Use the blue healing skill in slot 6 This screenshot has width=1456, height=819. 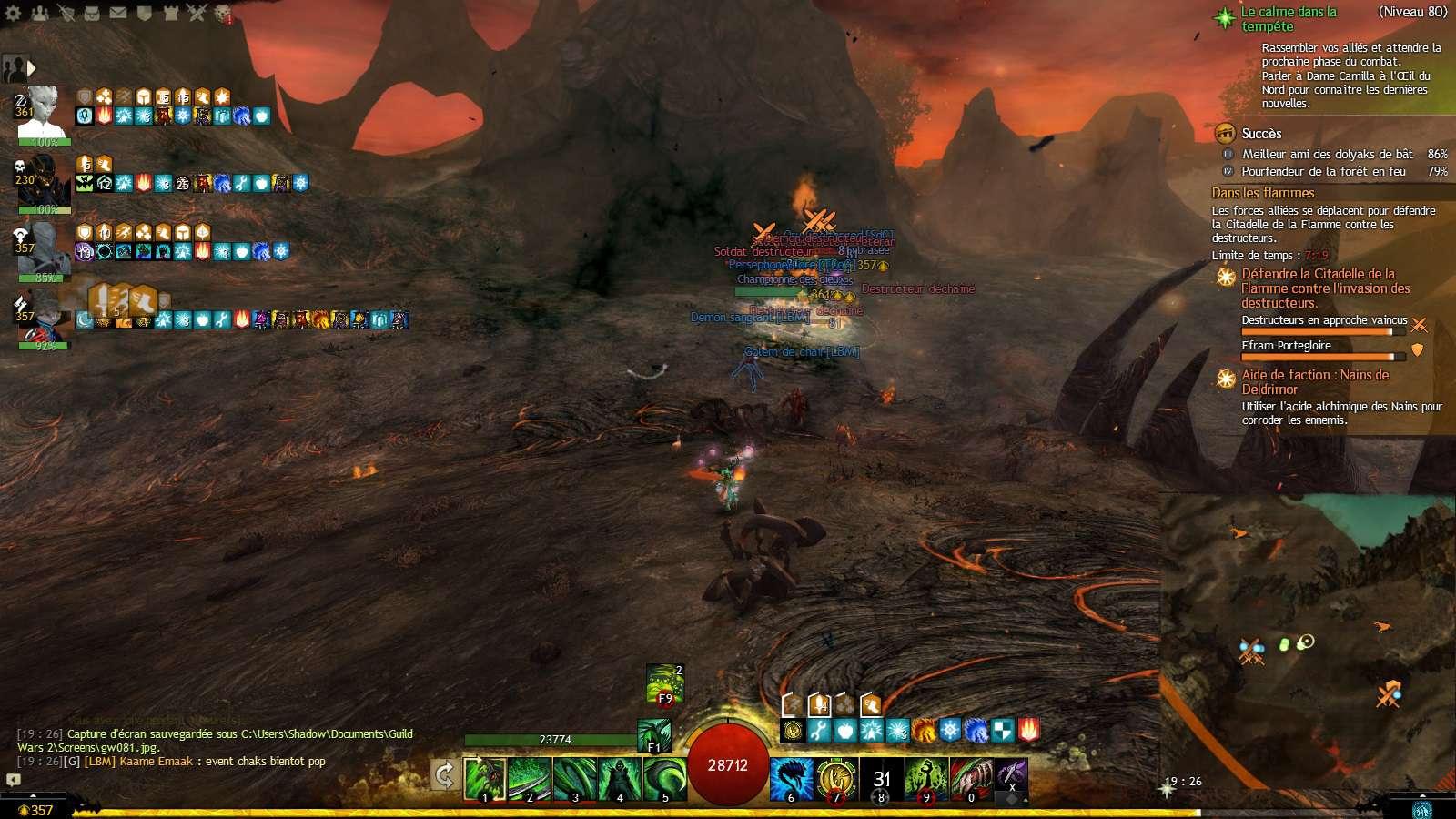click(x=791, y=780)
